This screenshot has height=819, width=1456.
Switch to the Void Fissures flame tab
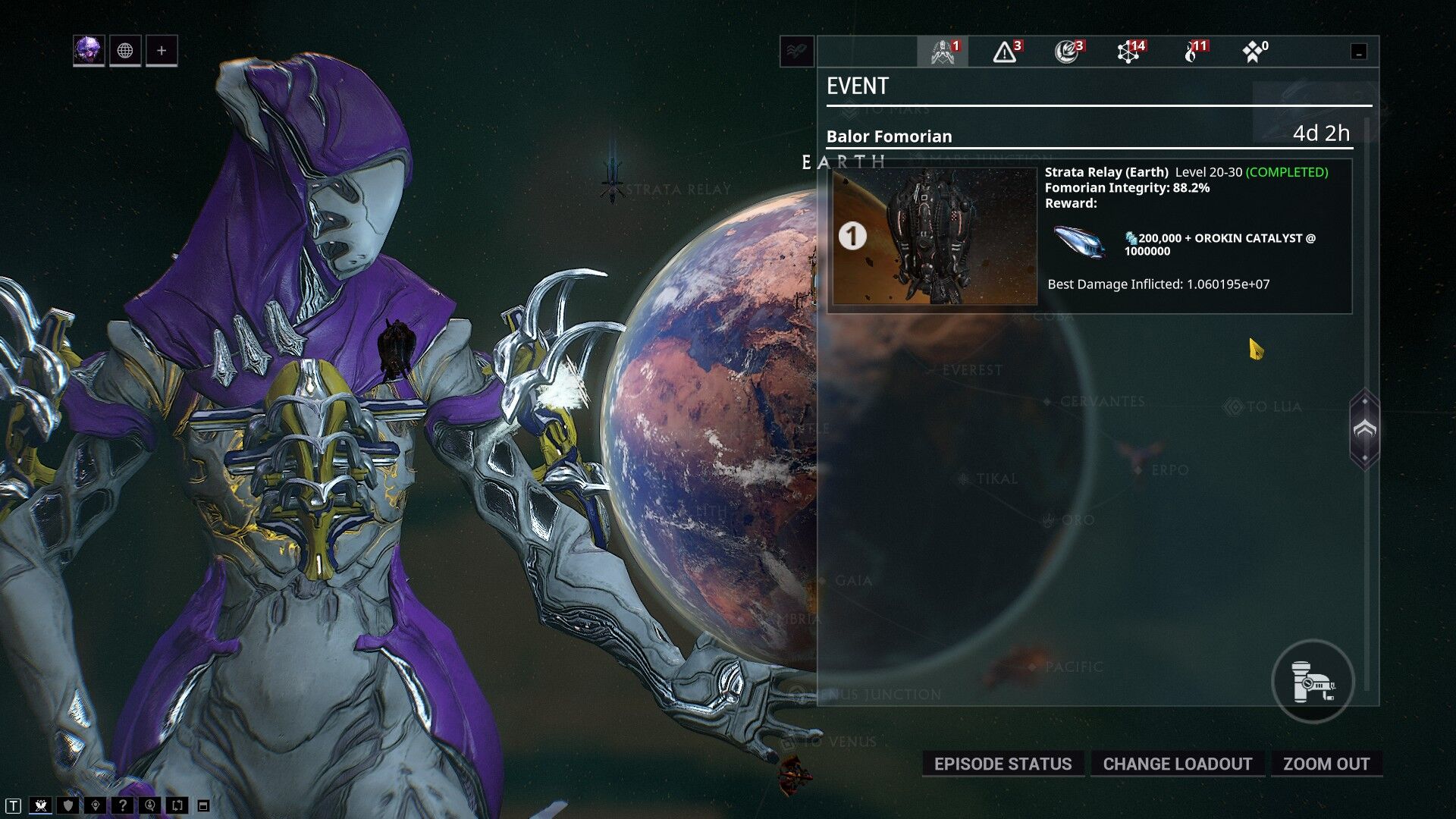coord(1193,52)
